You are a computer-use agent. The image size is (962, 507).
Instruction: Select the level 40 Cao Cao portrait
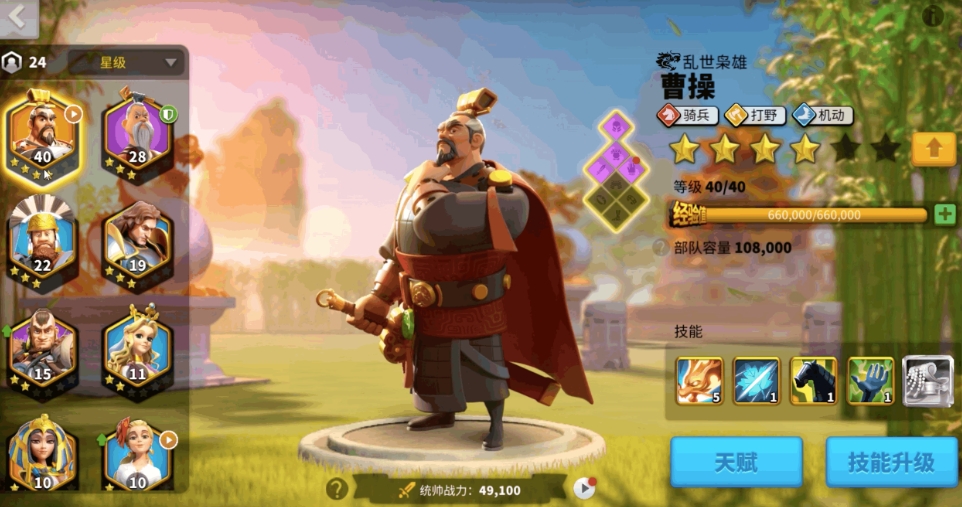coord(42,137)
